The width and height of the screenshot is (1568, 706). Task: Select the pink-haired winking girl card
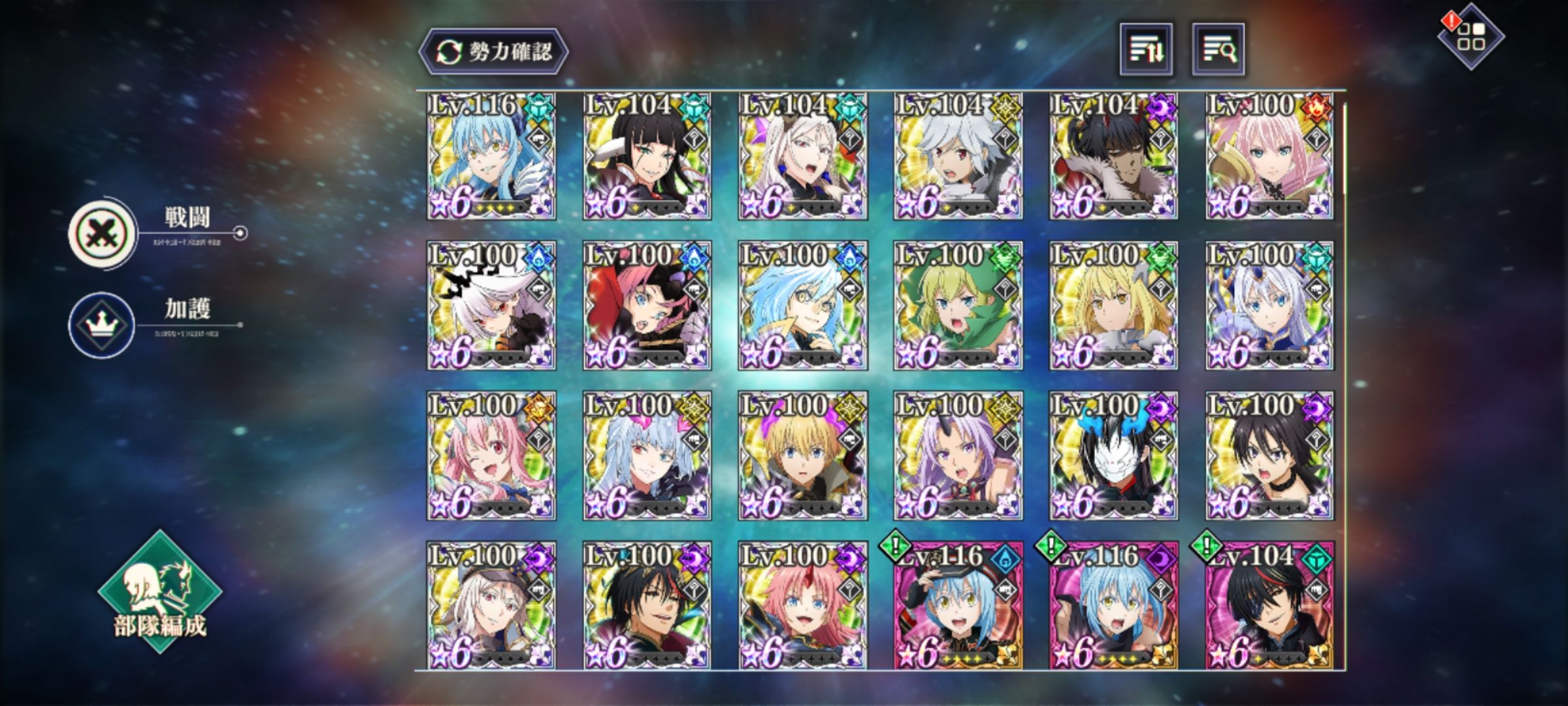pos(491,456)
